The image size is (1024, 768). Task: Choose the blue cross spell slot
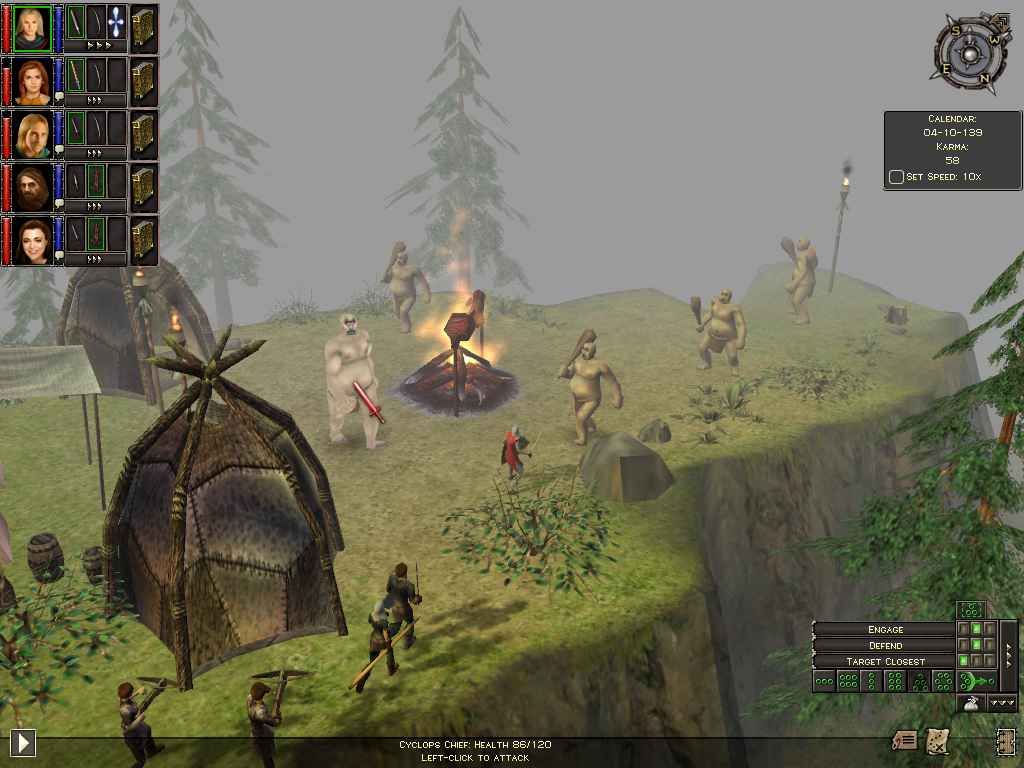click(117, 22)
